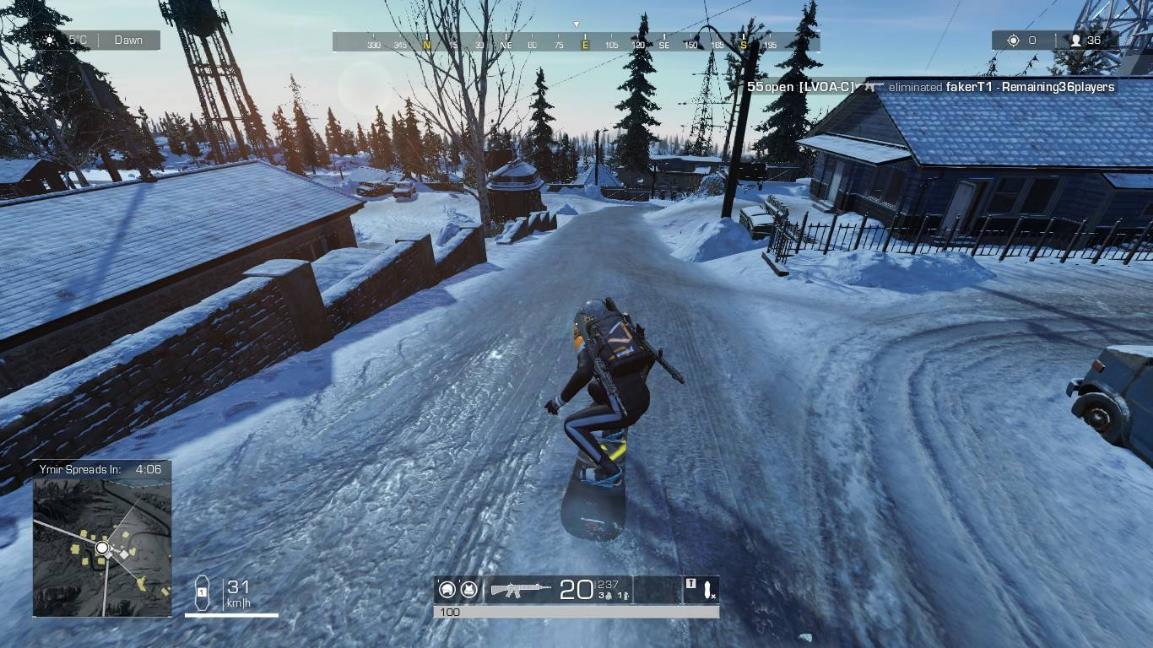Screen dimensions: 1153x648
Task: Click the helmet armor icon
Action: coord(447,590)
